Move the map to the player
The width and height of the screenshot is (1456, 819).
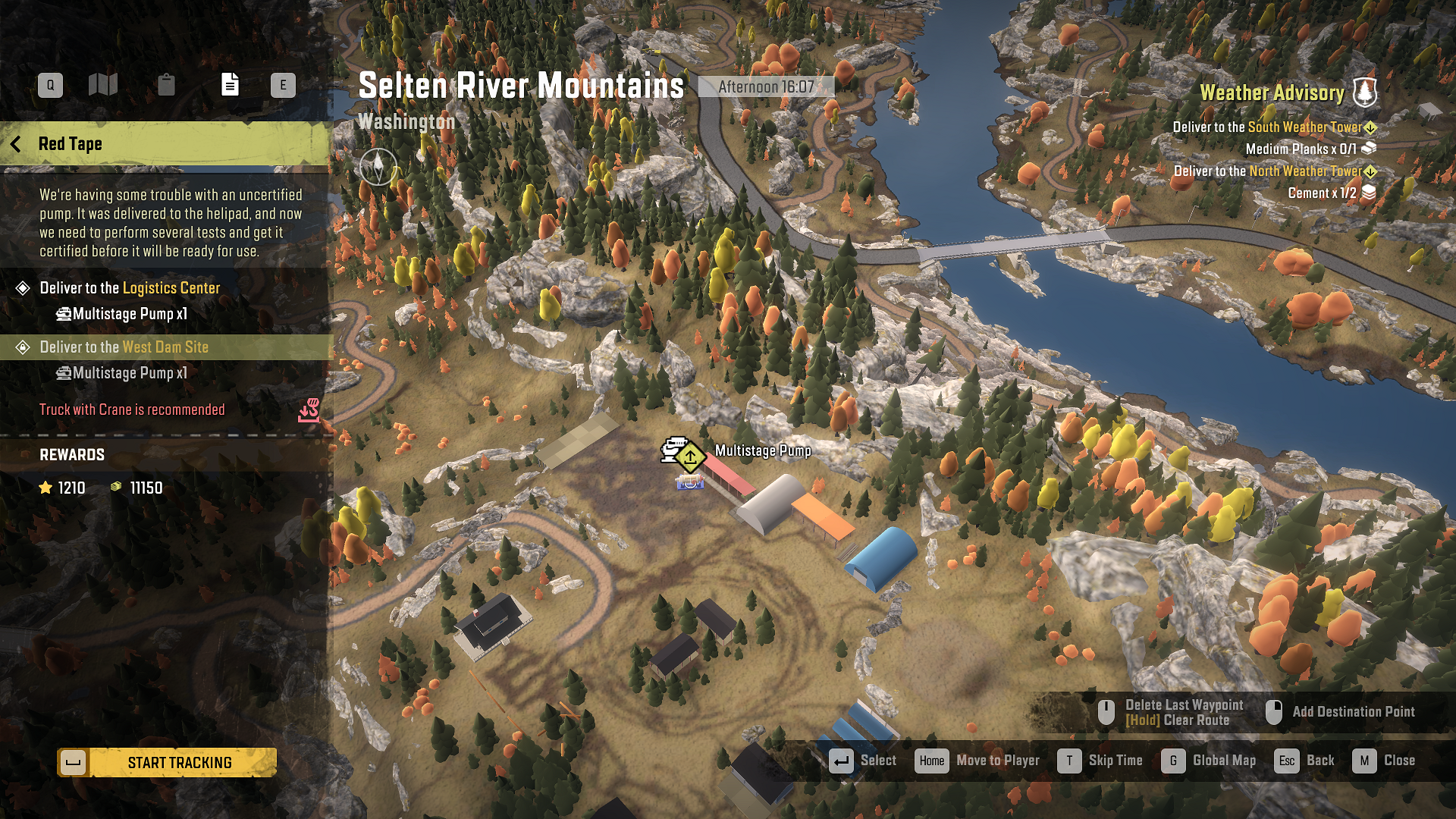[x=977, y=761]
